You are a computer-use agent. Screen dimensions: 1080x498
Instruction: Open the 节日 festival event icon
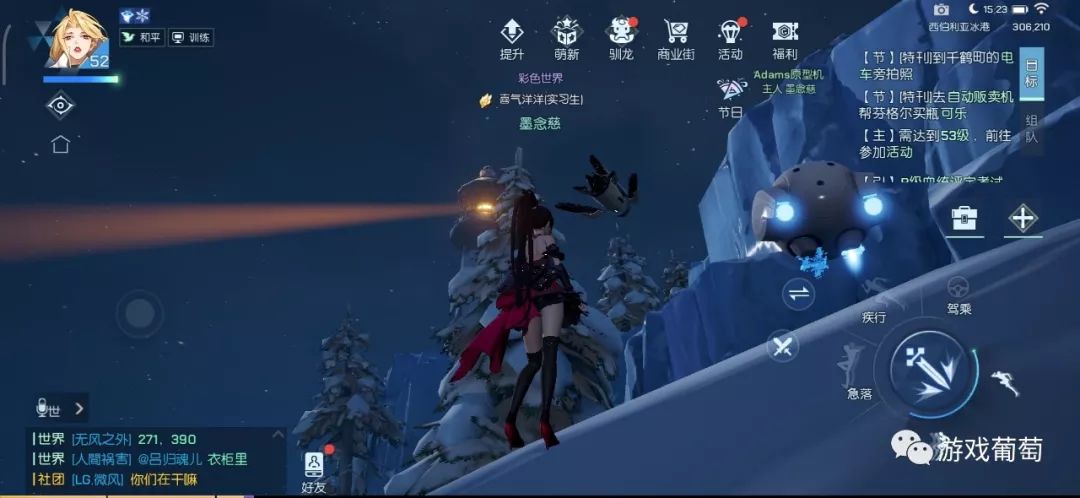(x=731, y=97)
